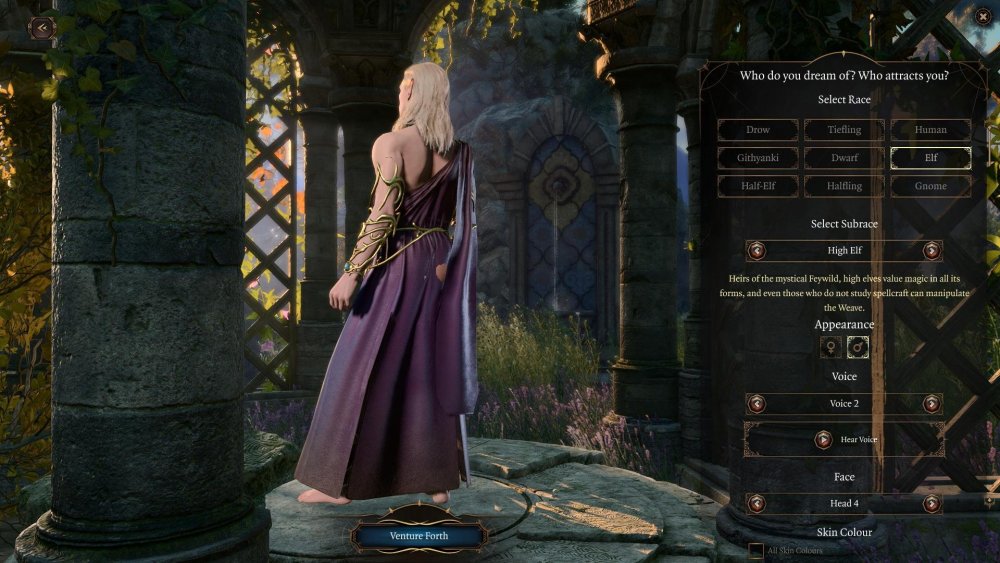Switch race to Half-Elf
Screen dimensions: 1000x563
click(x=758, y=186)
